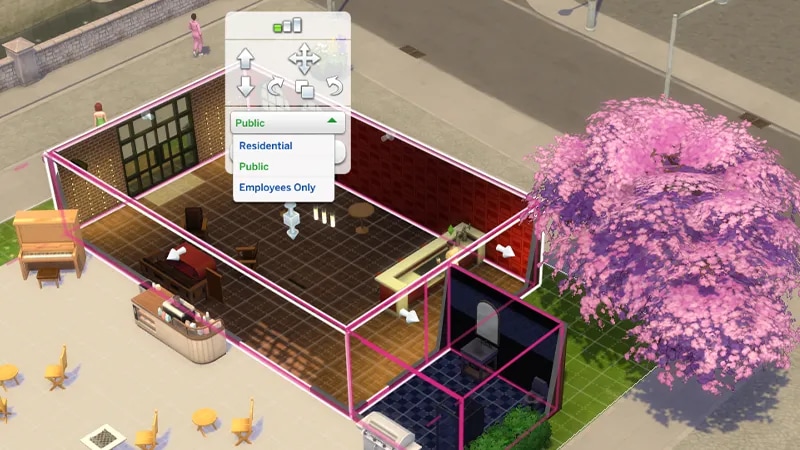This screenshot has width=800, height=450.
Task: Move the room down one floor
Action: point(246,87)
